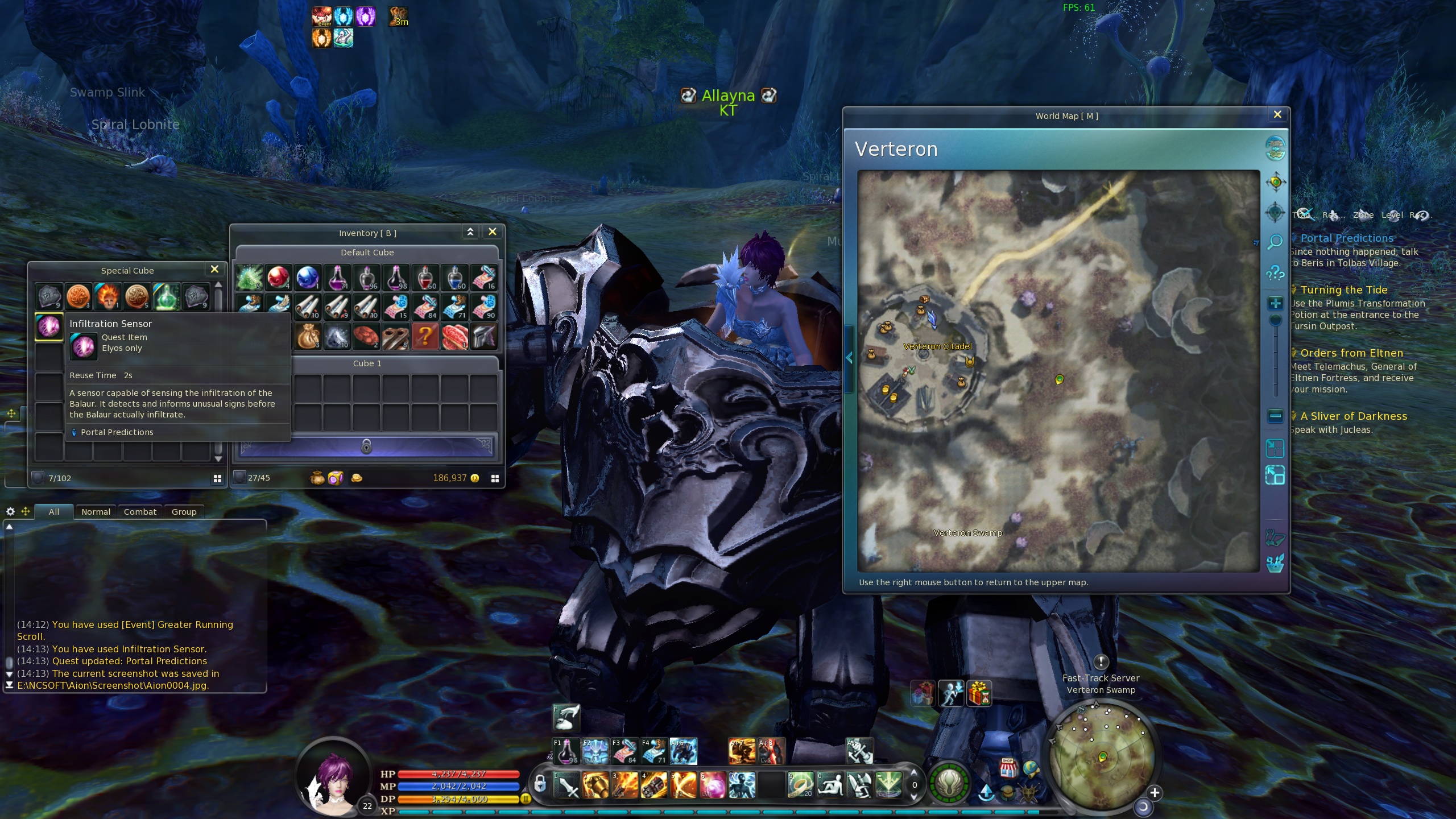Open the All chat tab
This screenshot has width=1456, height=819.
coord(54,512)
